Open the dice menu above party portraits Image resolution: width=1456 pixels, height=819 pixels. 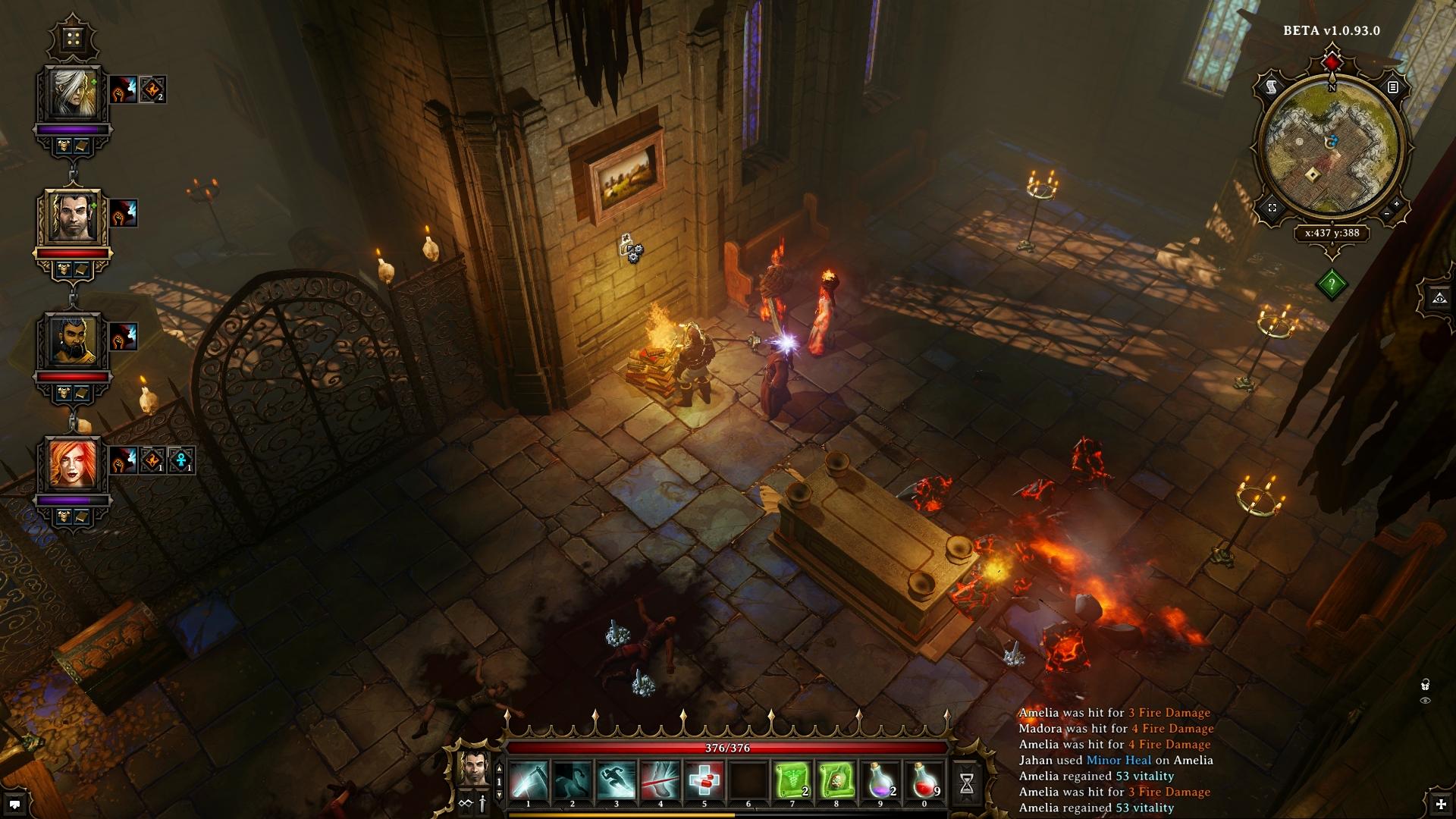(74, 38)
